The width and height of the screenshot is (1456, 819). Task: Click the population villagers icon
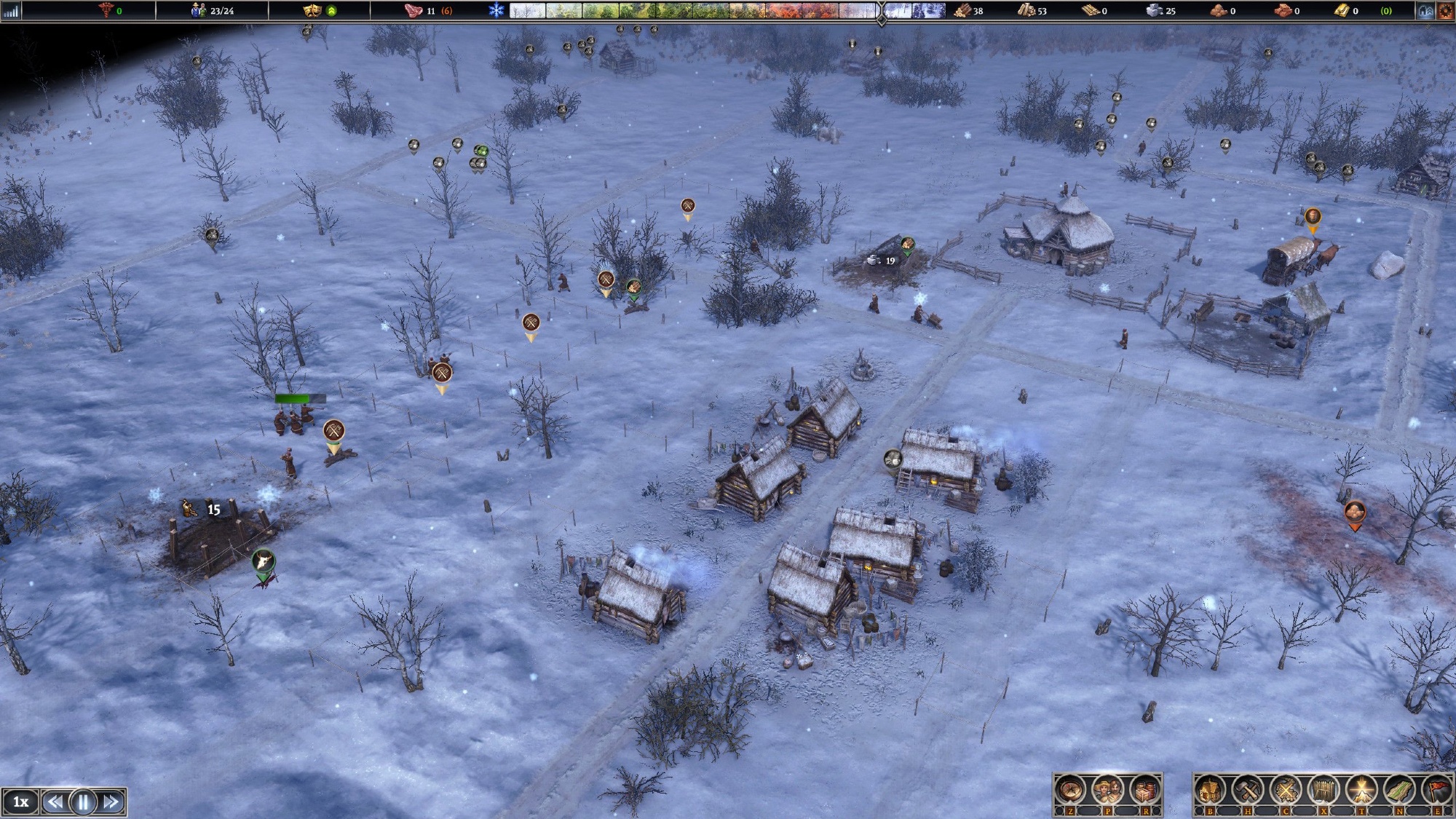click(198, 11)
